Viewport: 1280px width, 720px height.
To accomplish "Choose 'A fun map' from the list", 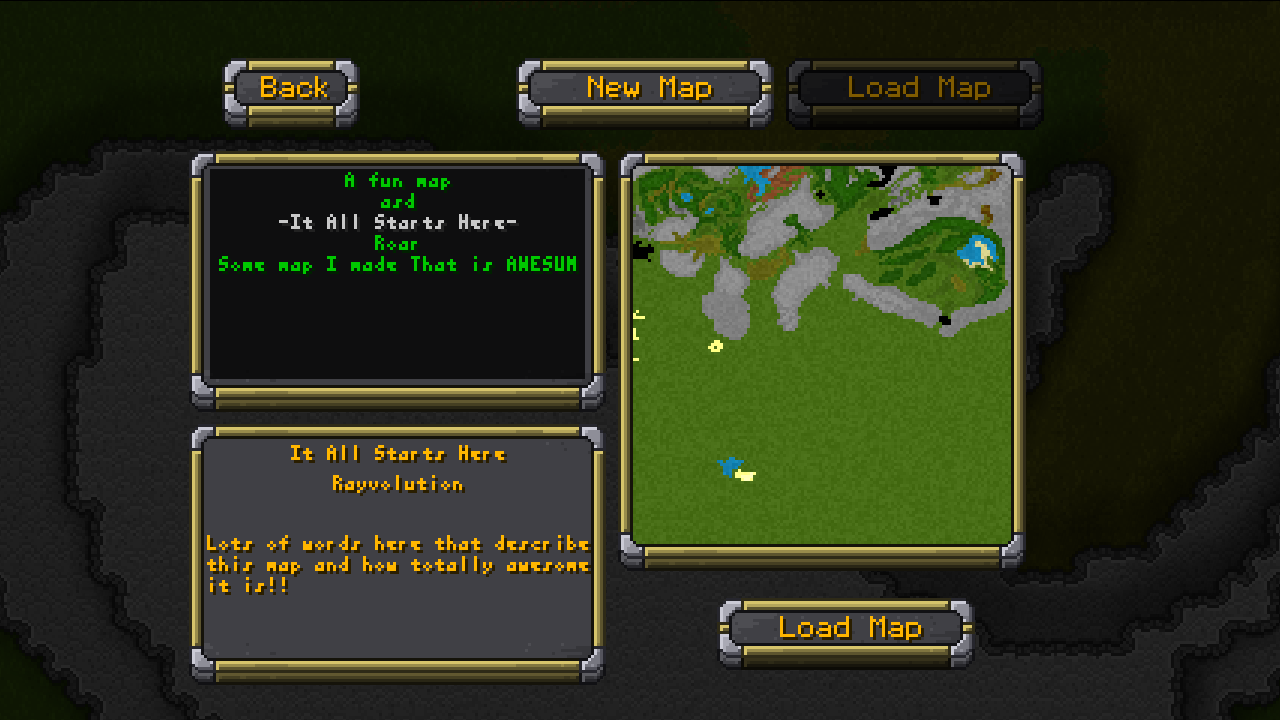I will tap(397, 181).
